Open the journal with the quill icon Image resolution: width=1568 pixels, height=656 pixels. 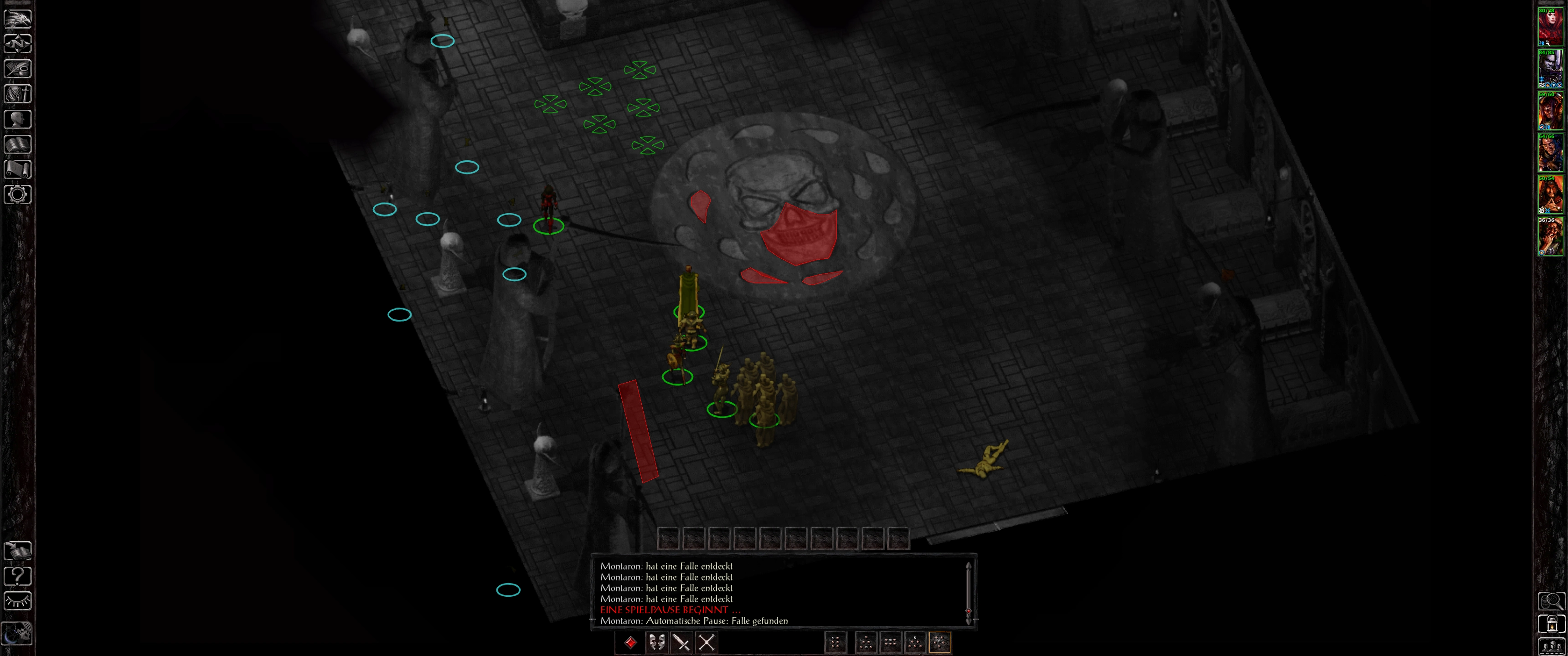(18, 69)
